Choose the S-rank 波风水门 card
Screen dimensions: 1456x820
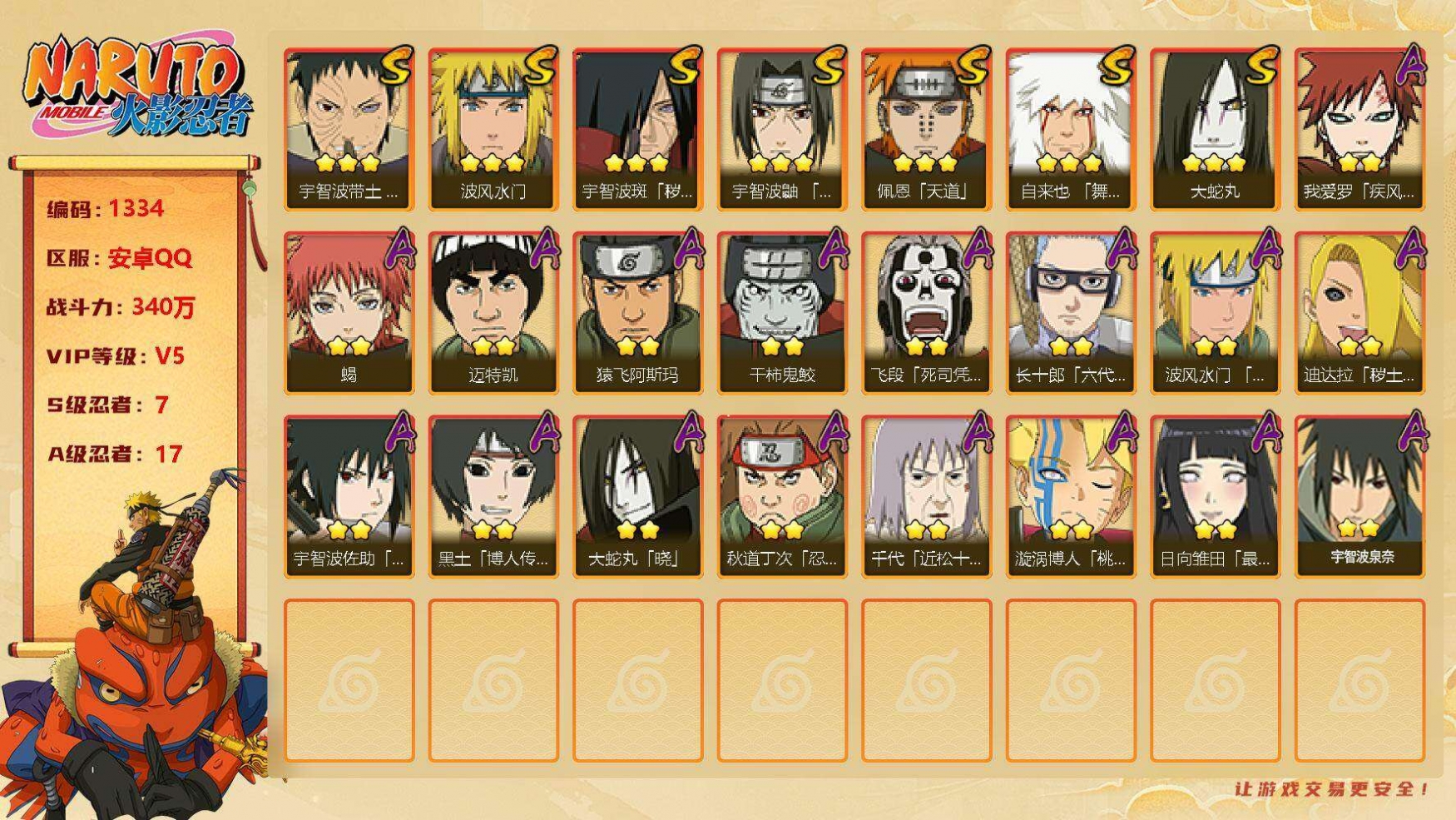tap(493, 128)
